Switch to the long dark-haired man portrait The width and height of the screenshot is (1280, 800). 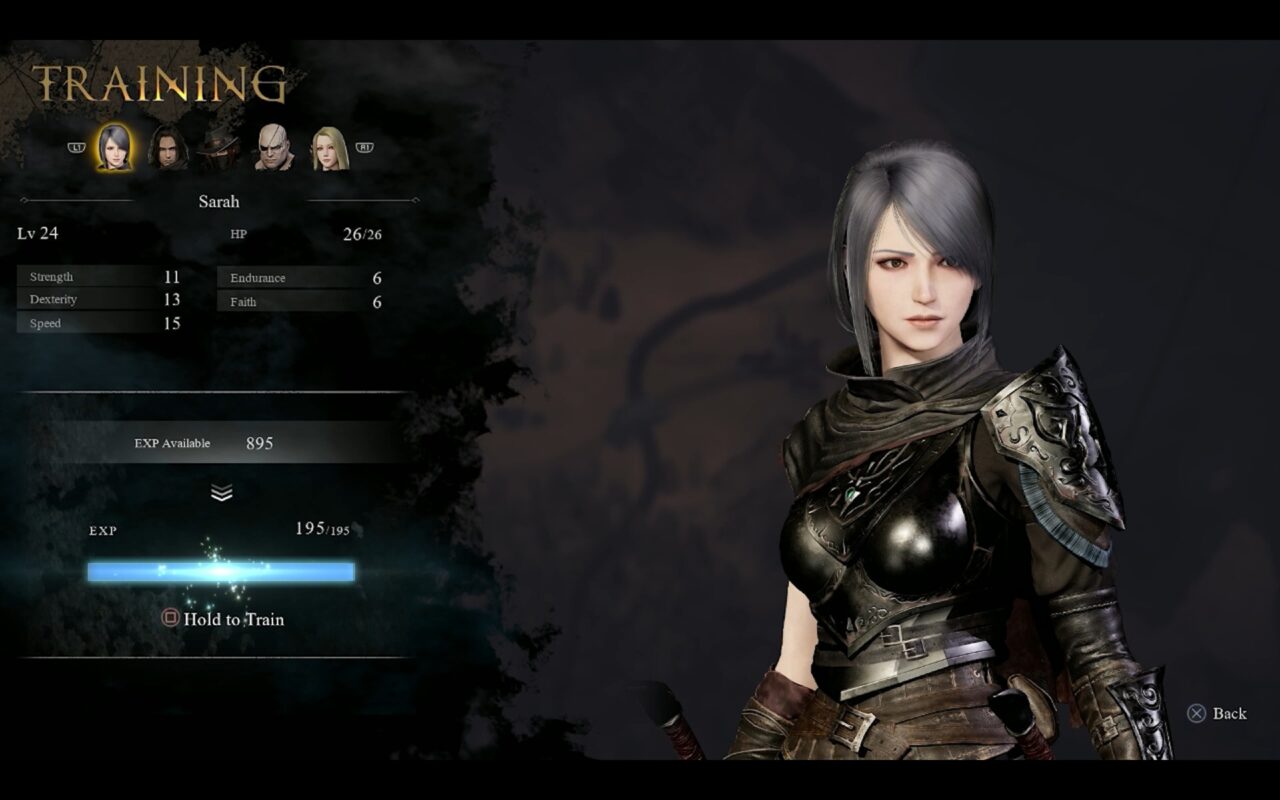(x=167, y=148)
